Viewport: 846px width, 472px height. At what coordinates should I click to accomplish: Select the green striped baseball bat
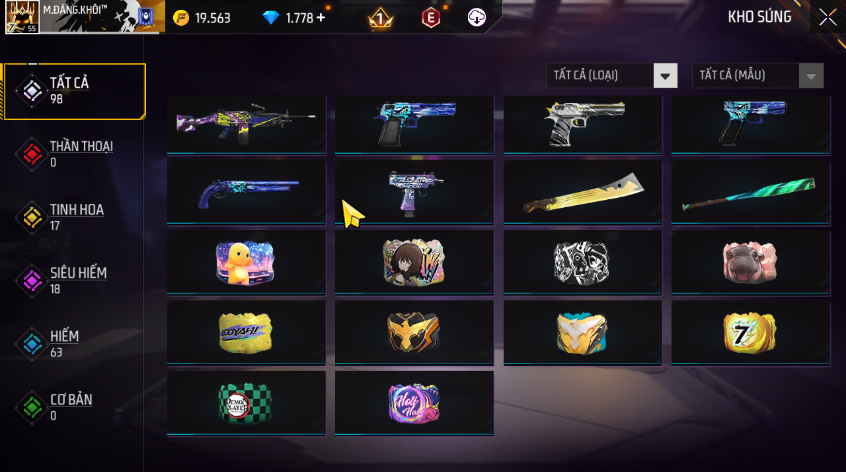coord(750,191)
